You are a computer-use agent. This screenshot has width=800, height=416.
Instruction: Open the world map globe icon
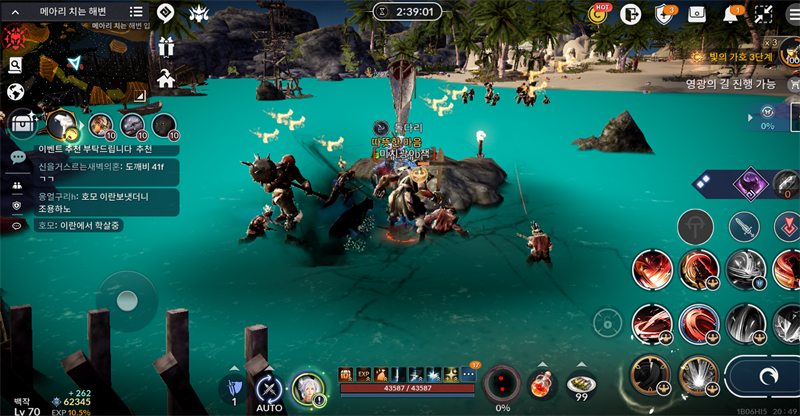coord(15,92)
